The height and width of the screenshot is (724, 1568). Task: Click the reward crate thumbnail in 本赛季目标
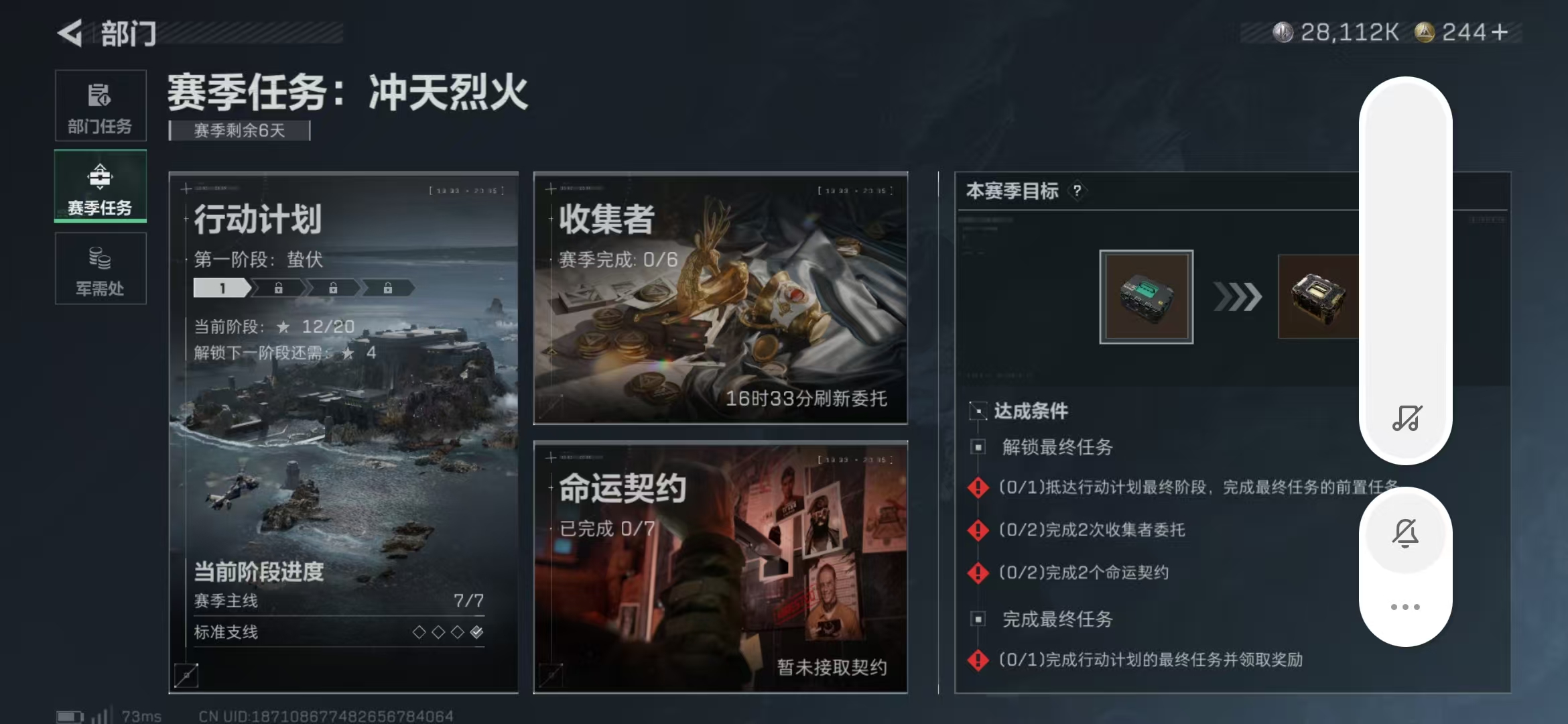coord(1146,297)
